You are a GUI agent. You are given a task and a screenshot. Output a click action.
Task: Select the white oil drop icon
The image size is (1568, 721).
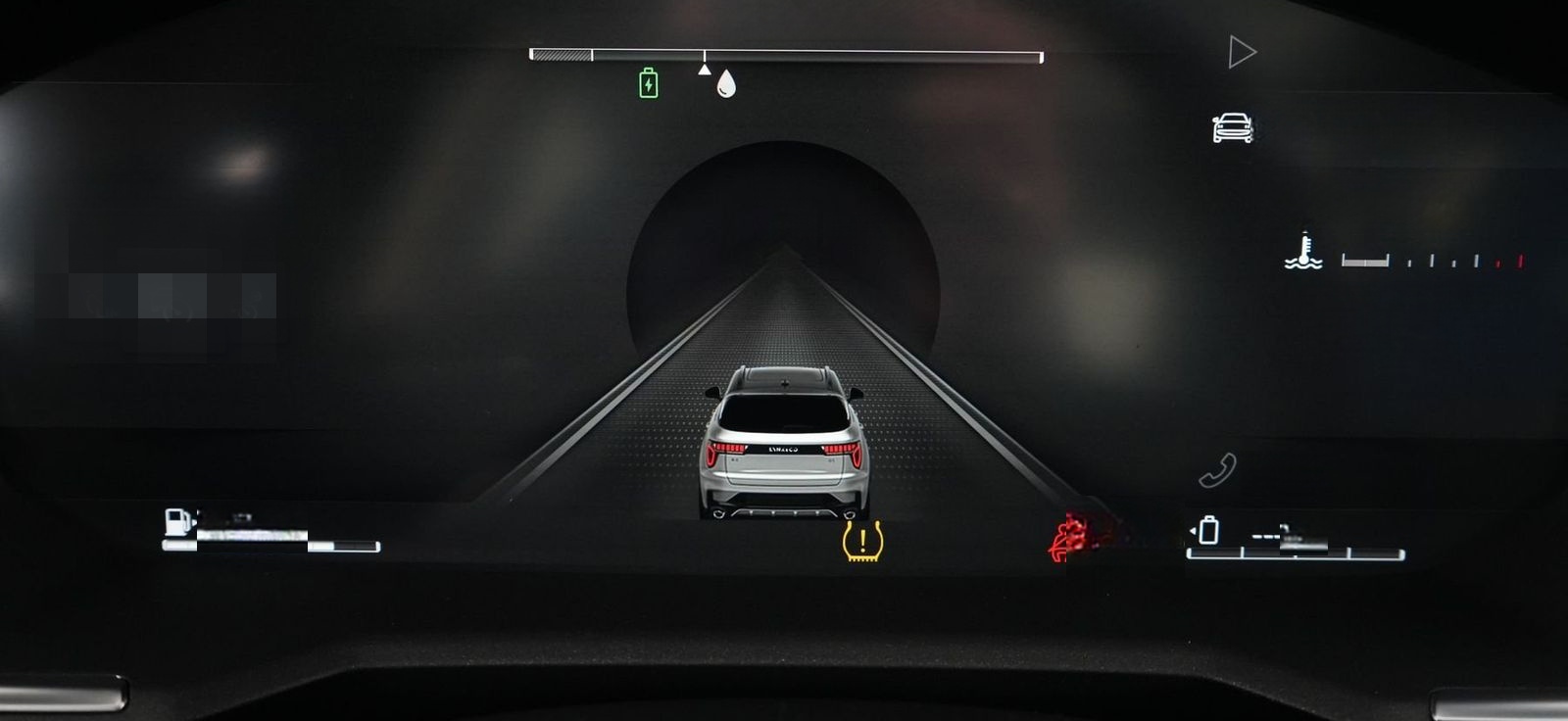pyautogui.click(x=725, y=83)
